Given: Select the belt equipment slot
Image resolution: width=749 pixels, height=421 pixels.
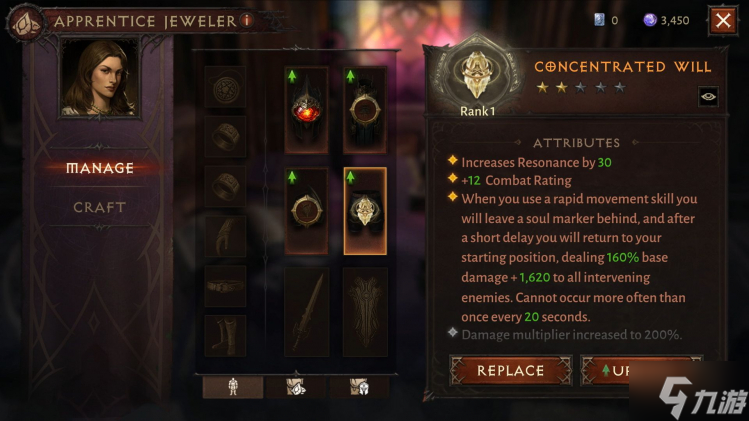Looking at the screenshot, I should pos(225,286).
